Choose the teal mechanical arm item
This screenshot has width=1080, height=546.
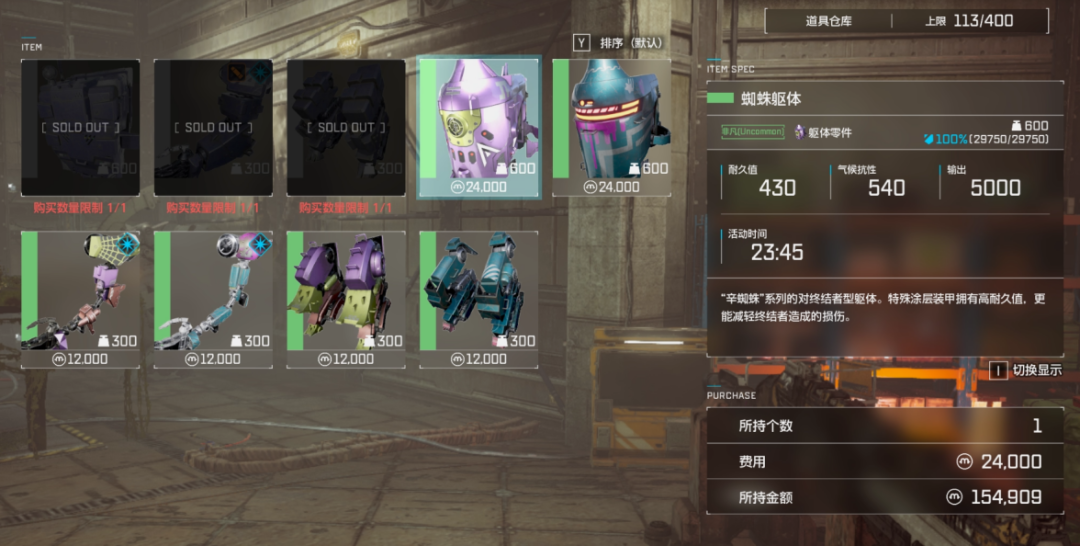pyautogui.click(x=214, y=298)
